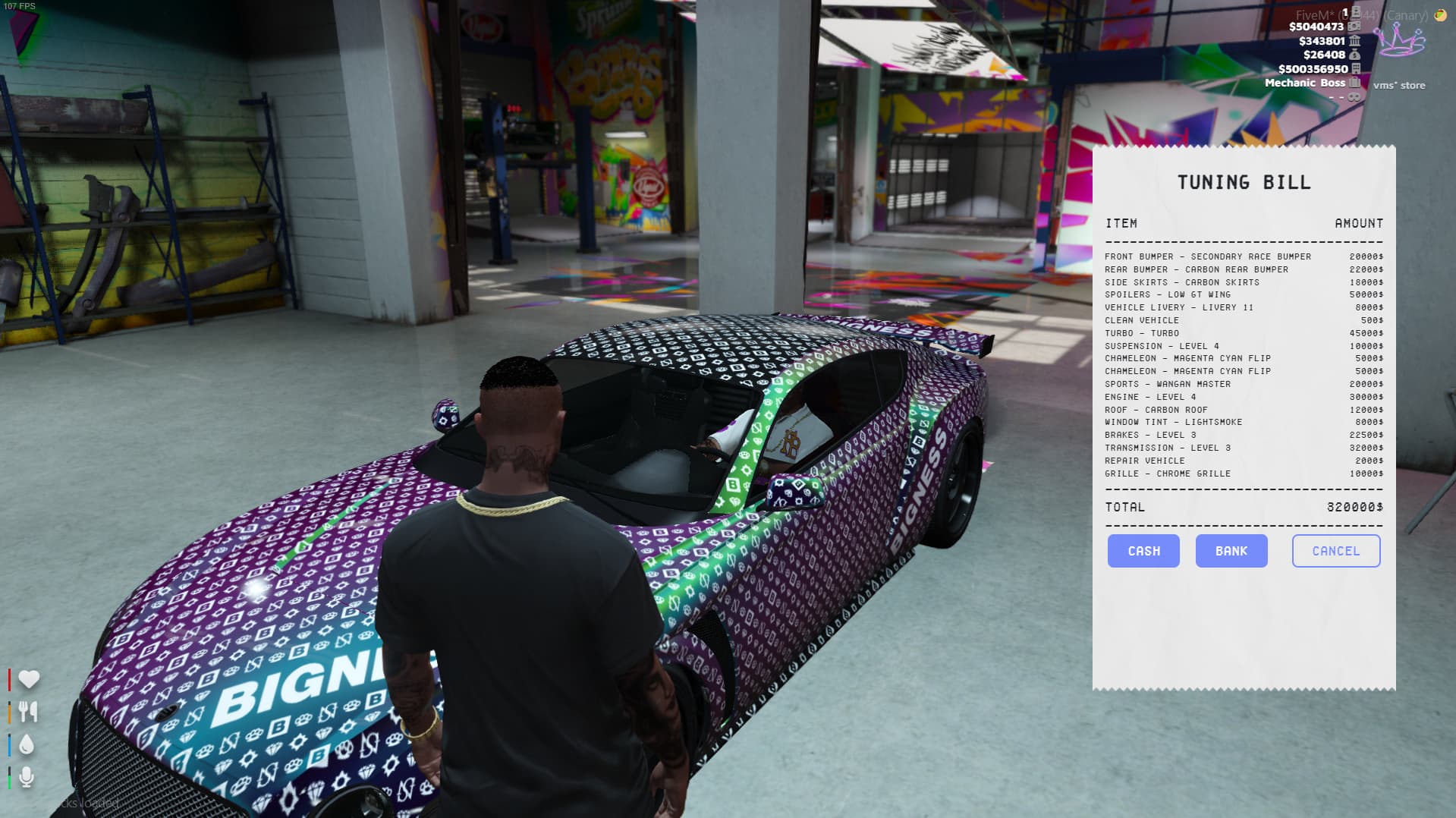Expand the ENGINE - LEVEL 4 entry
The image size is (1456, 818).
1150,397
